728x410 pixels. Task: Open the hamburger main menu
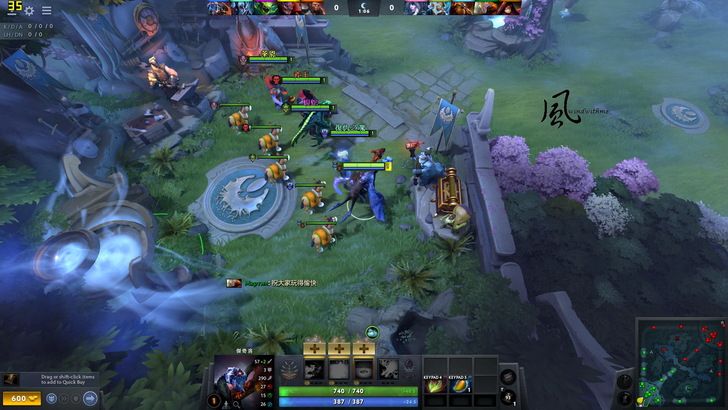47,10
